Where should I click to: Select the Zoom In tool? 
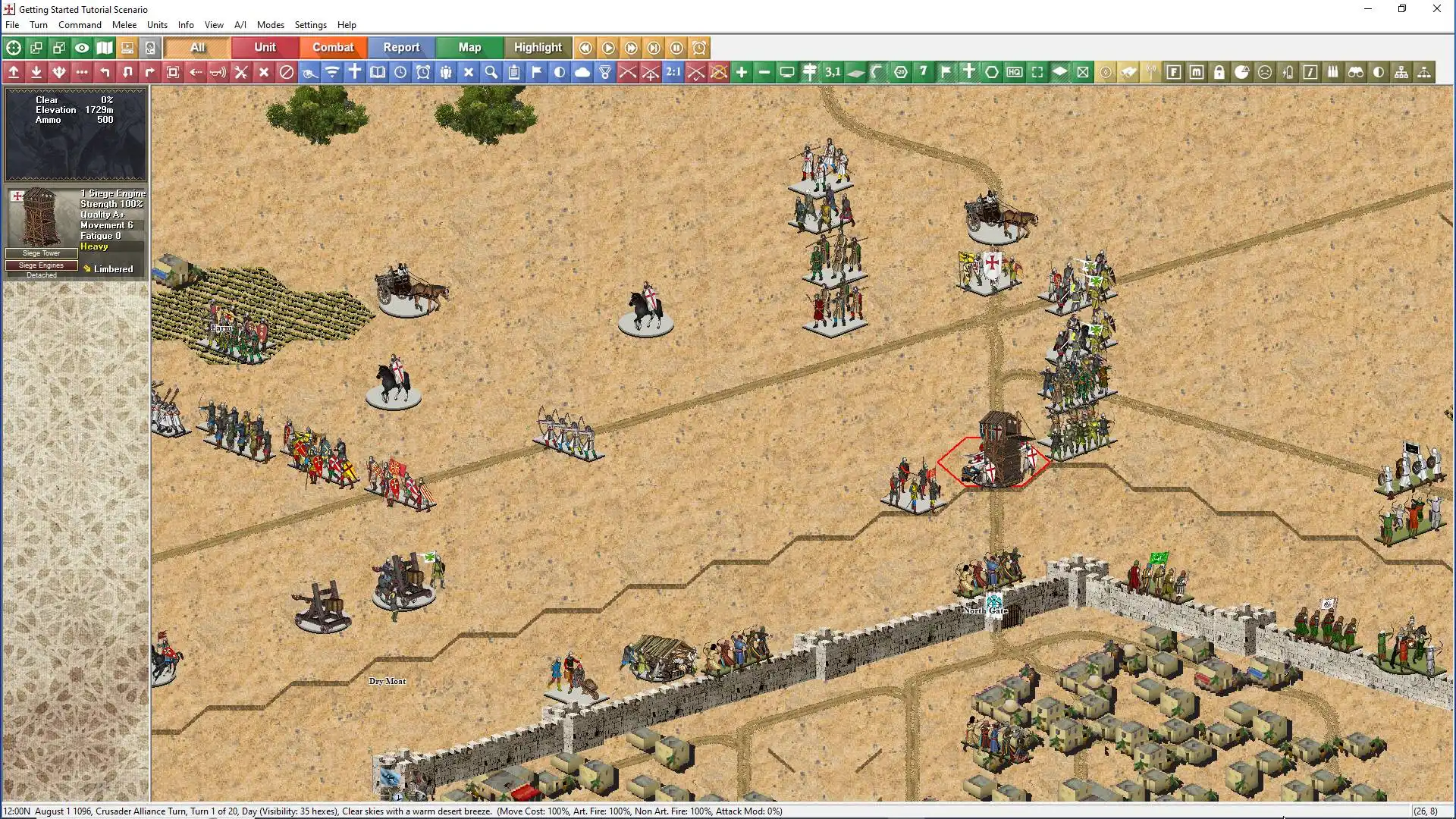pyautogui.click(x=741, y=72)
